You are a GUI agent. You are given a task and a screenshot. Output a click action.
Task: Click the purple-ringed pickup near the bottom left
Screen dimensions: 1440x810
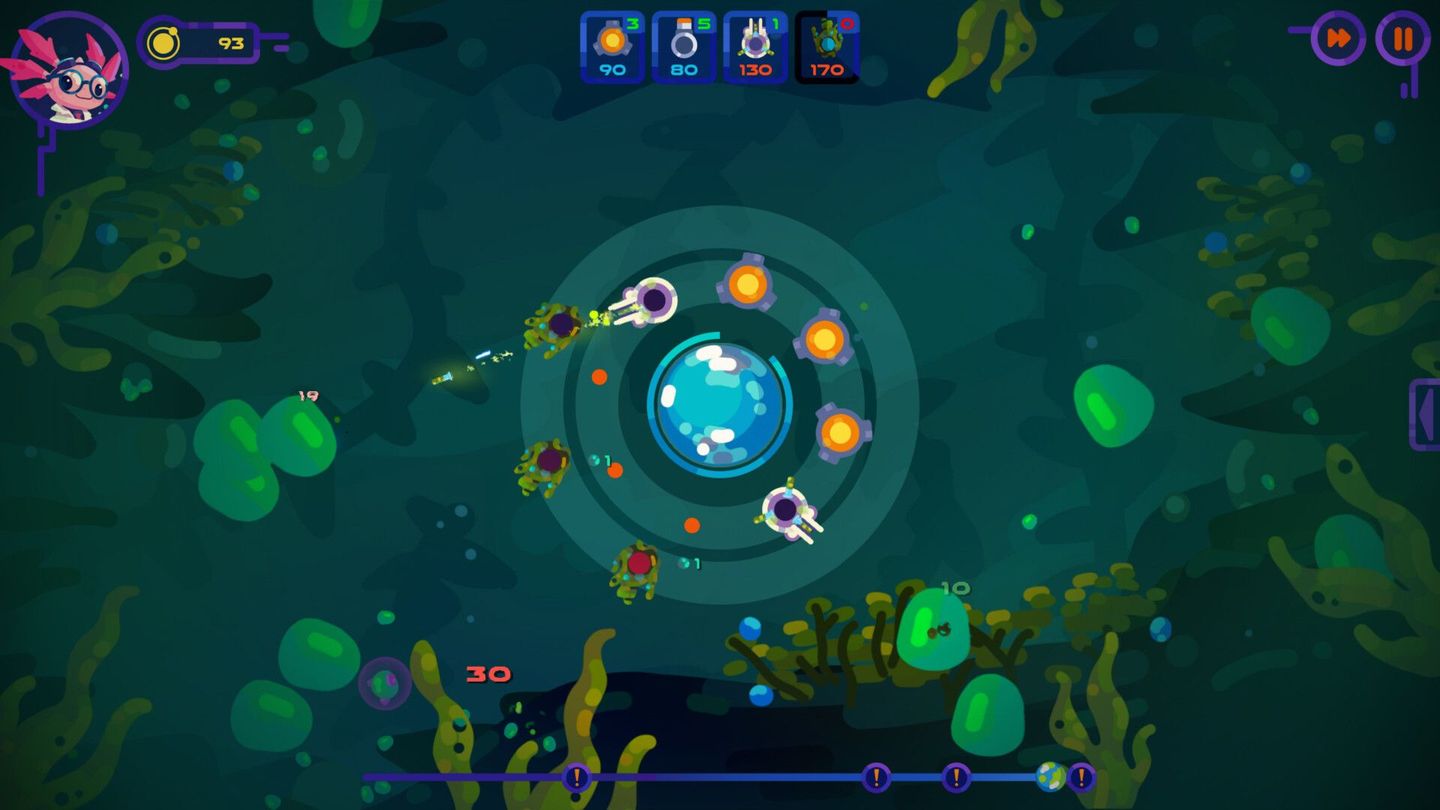[383, 685]
